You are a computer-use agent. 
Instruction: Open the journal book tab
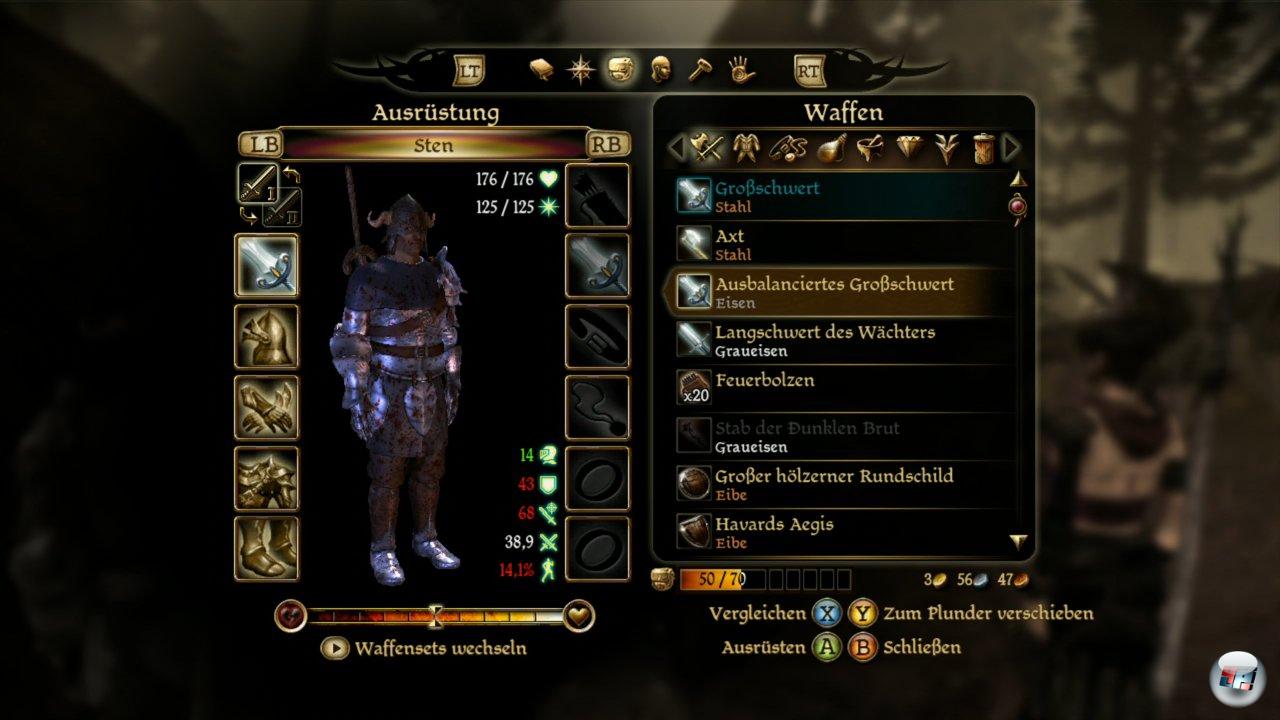pos(542,70)
